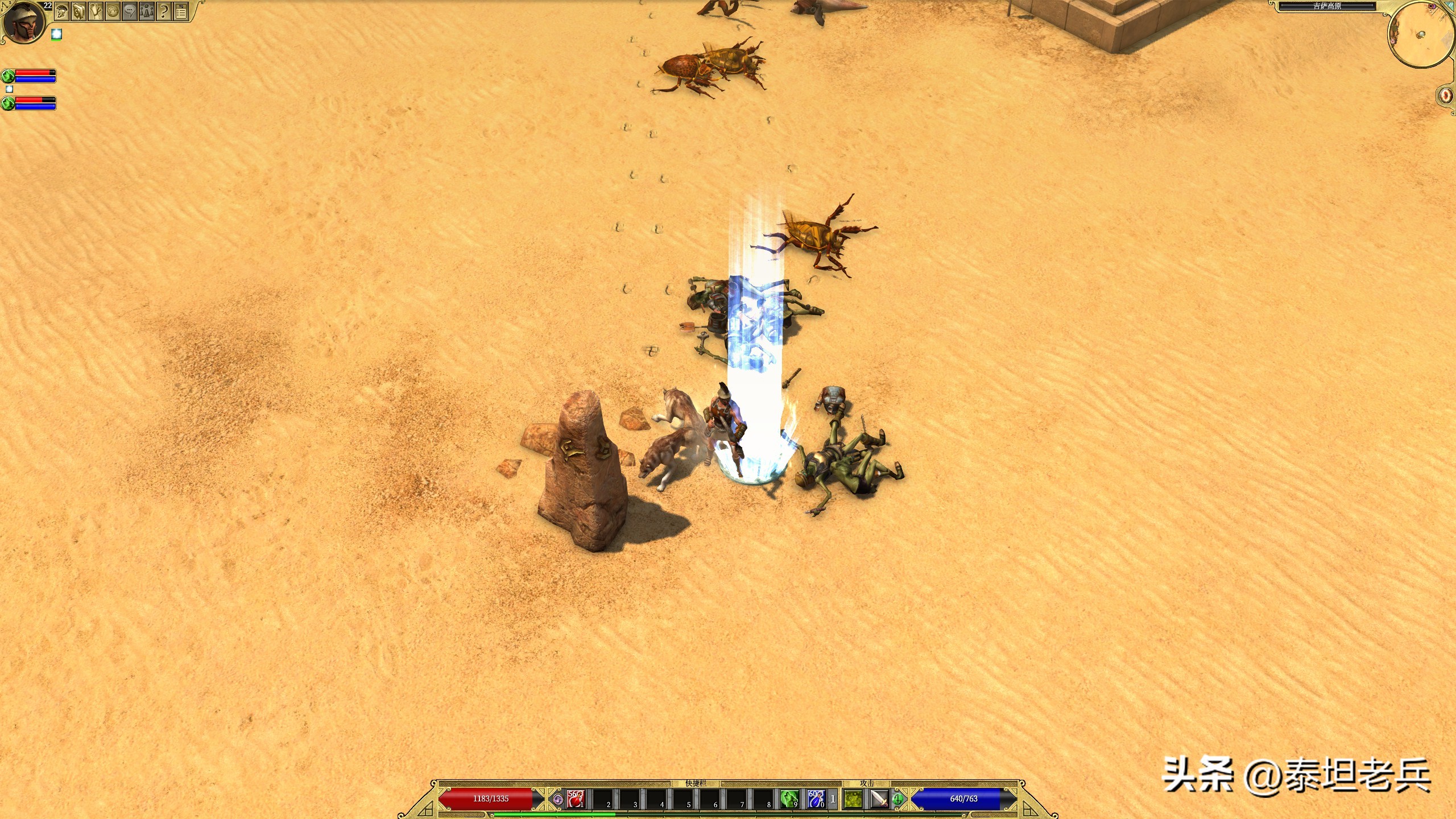Image resolution: width=1456 pixels, height=819 pixels.
Task: Select the sword attack skill slot
Action: click(879, 799)
